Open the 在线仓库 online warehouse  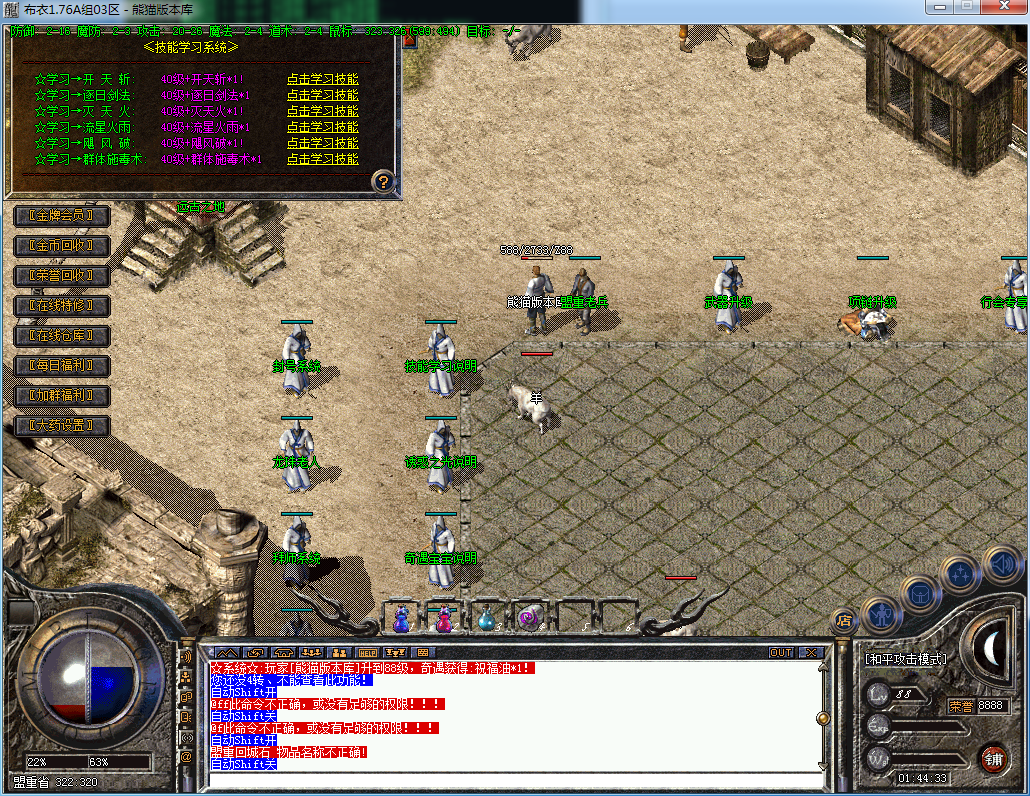point(61,336)
